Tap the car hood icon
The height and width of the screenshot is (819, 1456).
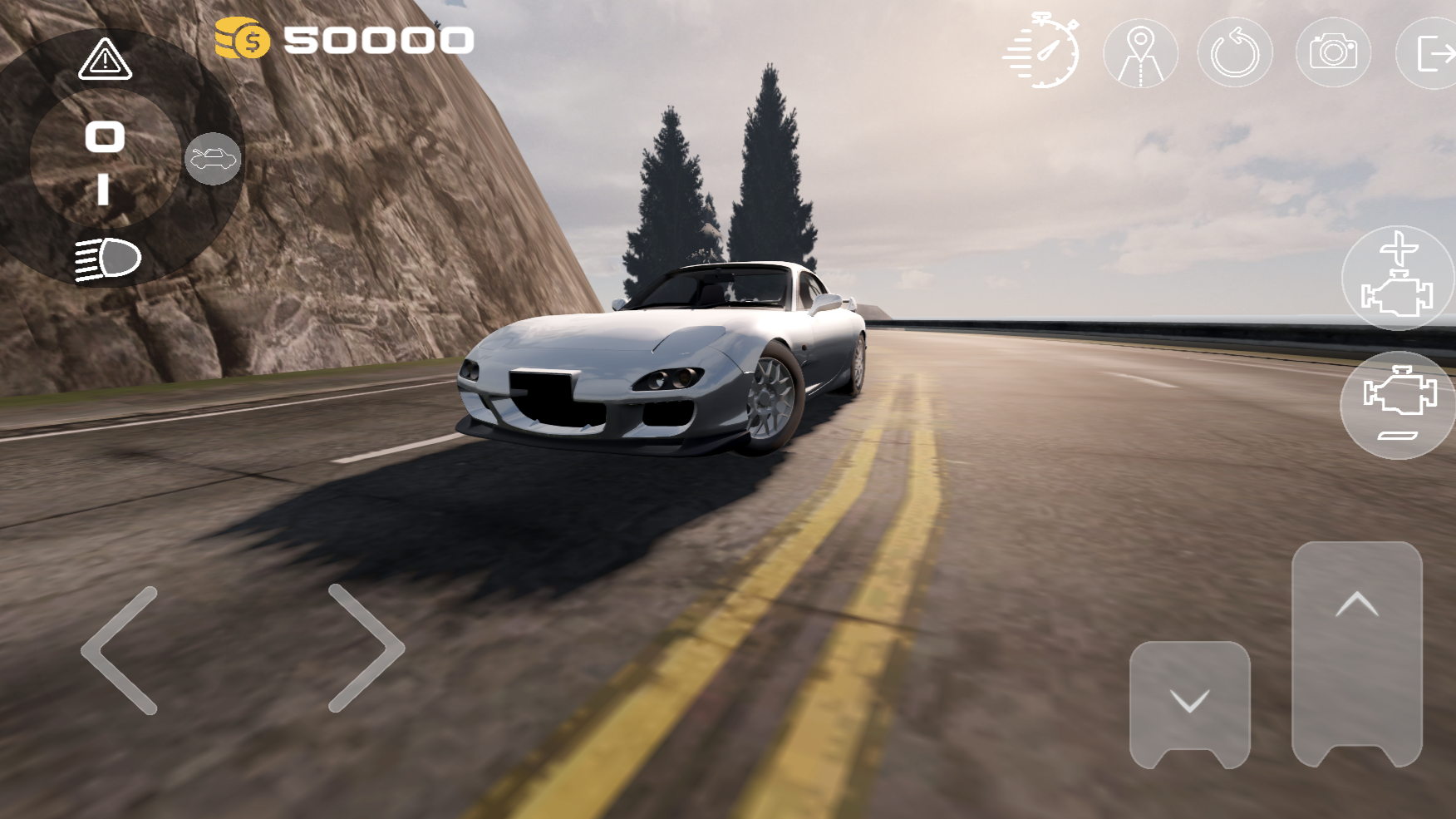coord(213,158)
